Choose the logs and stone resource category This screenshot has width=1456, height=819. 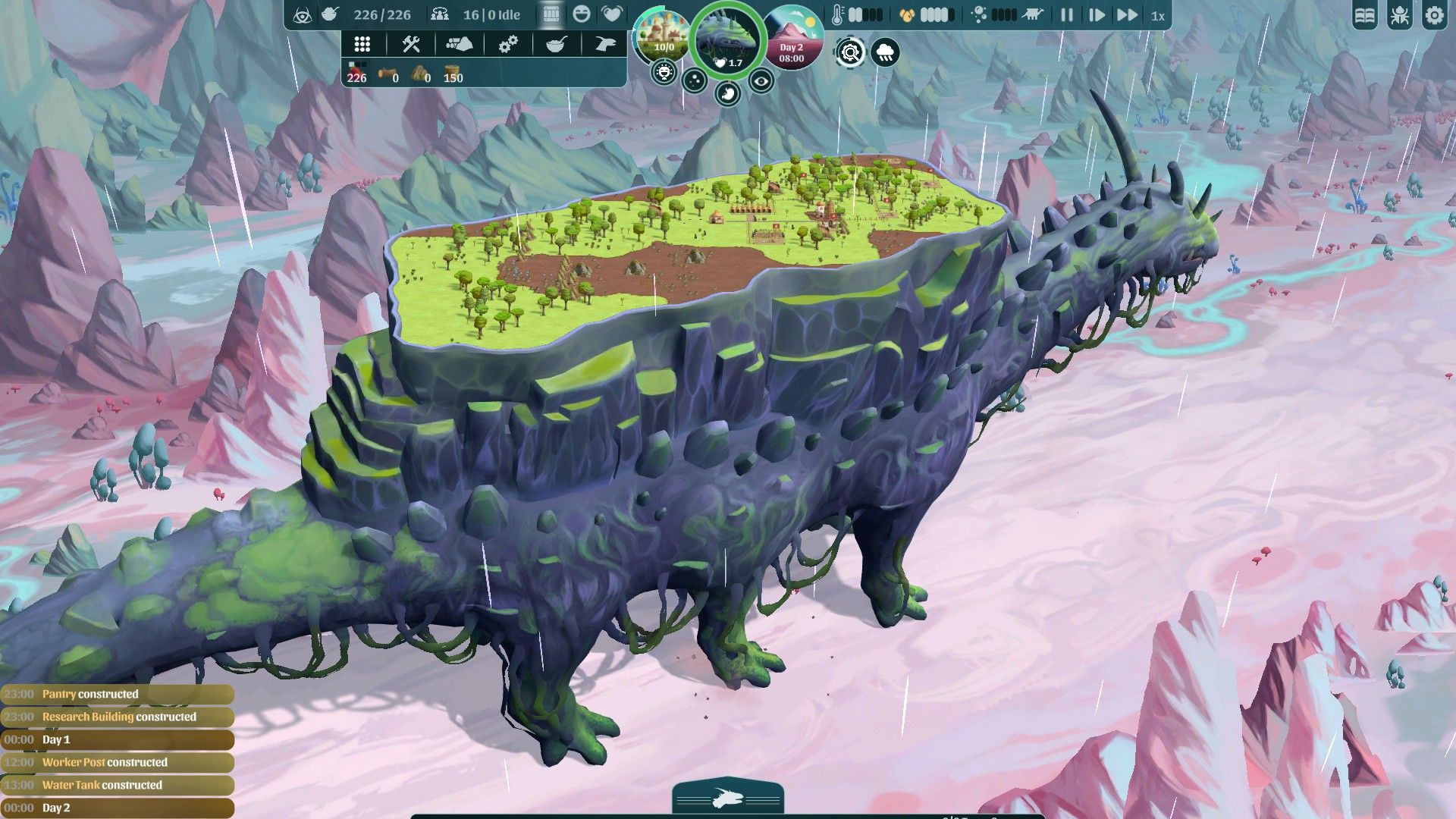[459, 44]
